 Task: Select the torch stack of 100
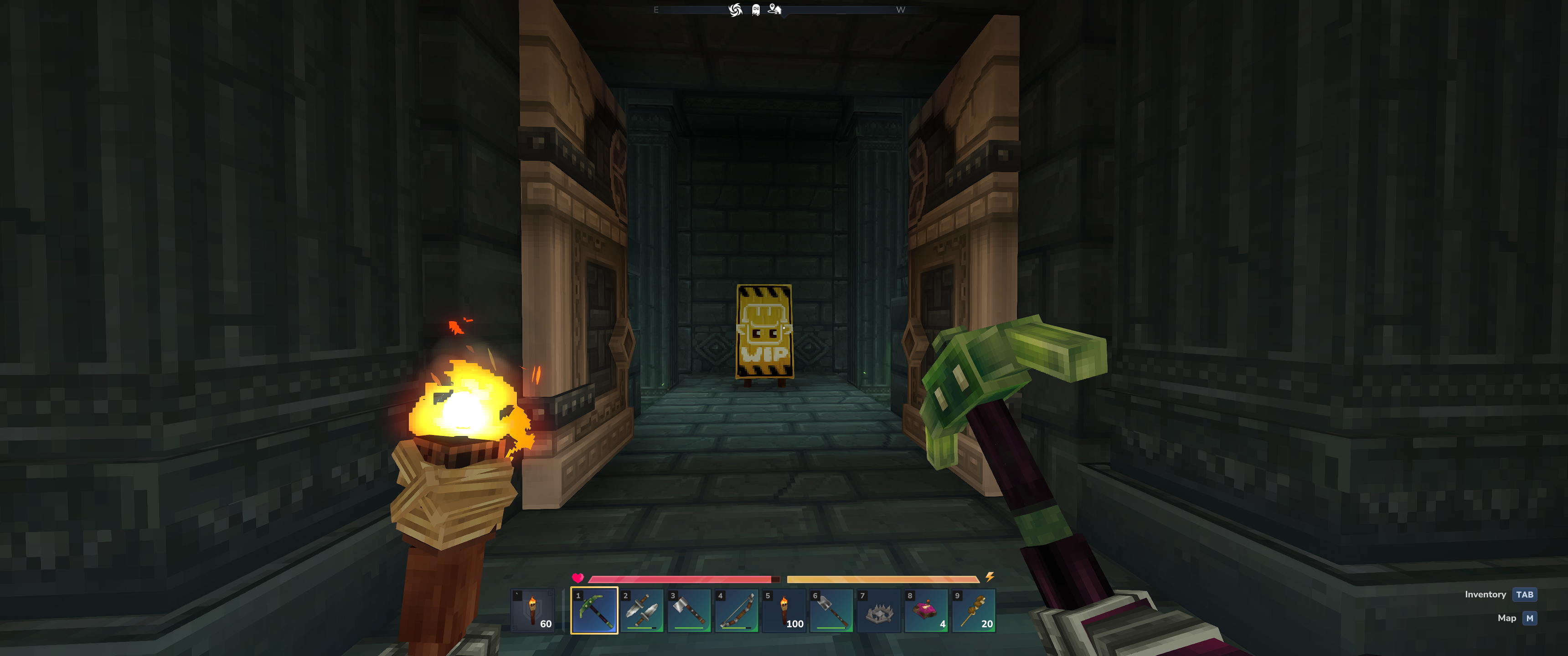tap(784, 610)
